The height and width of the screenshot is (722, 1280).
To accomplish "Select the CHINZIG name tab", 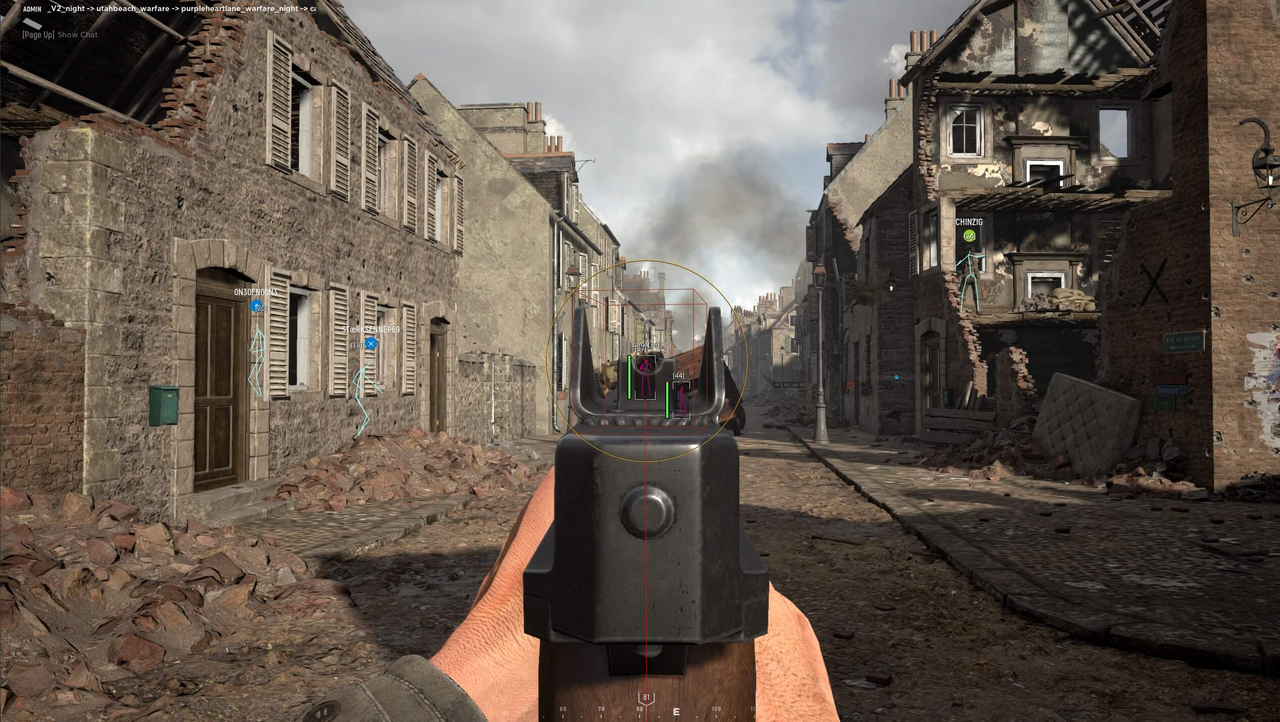I will [x=969, y=222].
